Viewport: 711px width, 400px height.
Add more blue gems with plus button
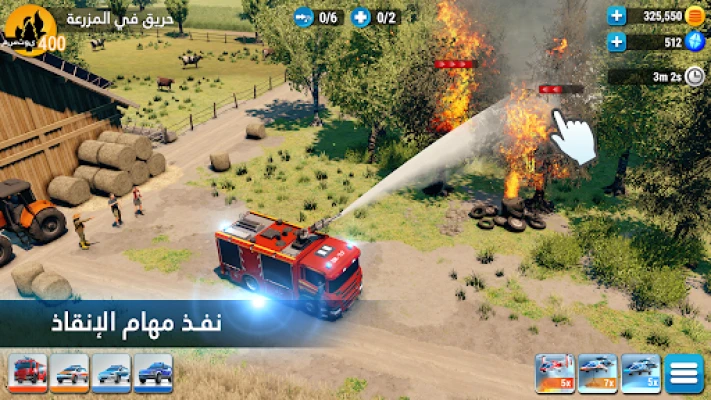(x=617, y=42)
